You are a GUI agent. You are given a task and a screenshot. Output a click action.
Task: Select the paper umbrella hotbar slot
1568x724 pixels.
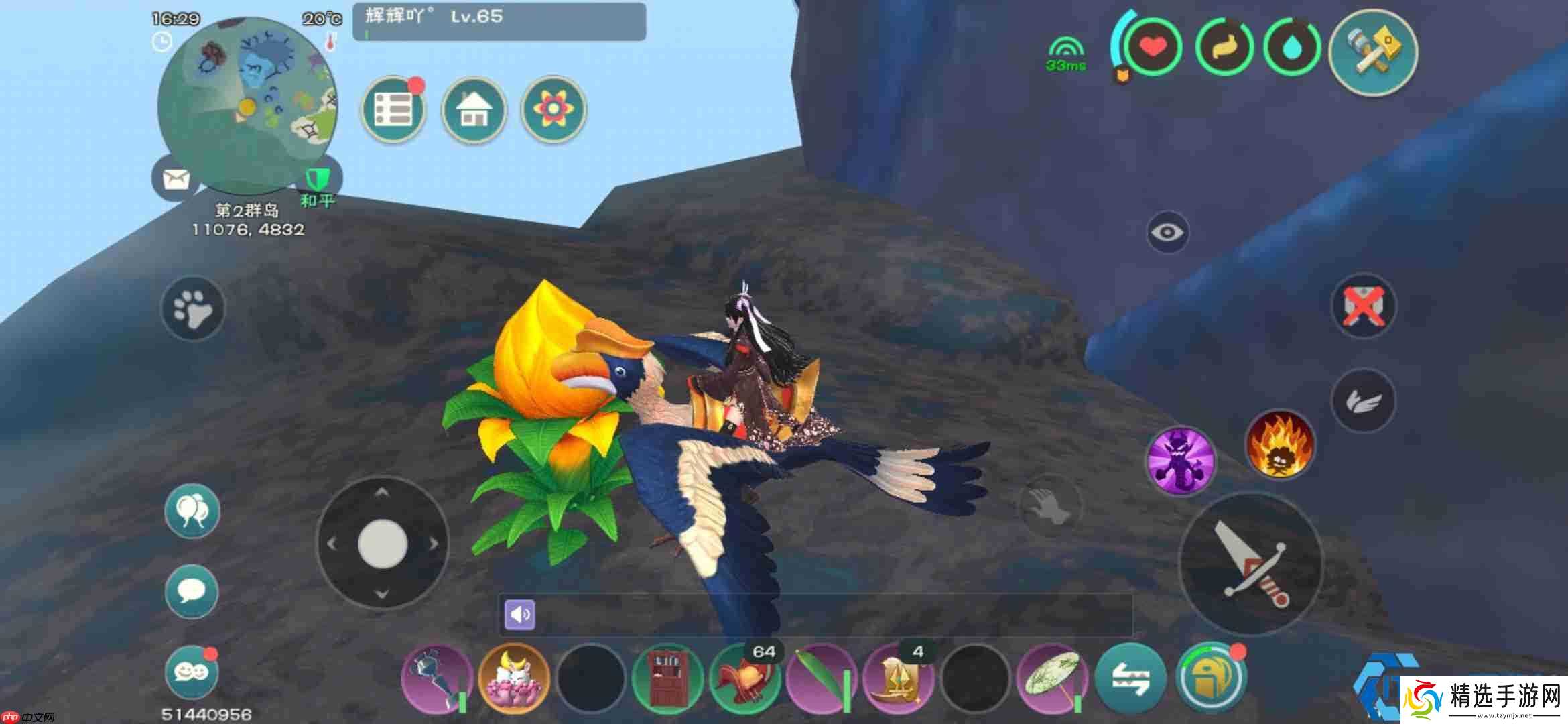pyautogui.click(x=1051, y=678)
